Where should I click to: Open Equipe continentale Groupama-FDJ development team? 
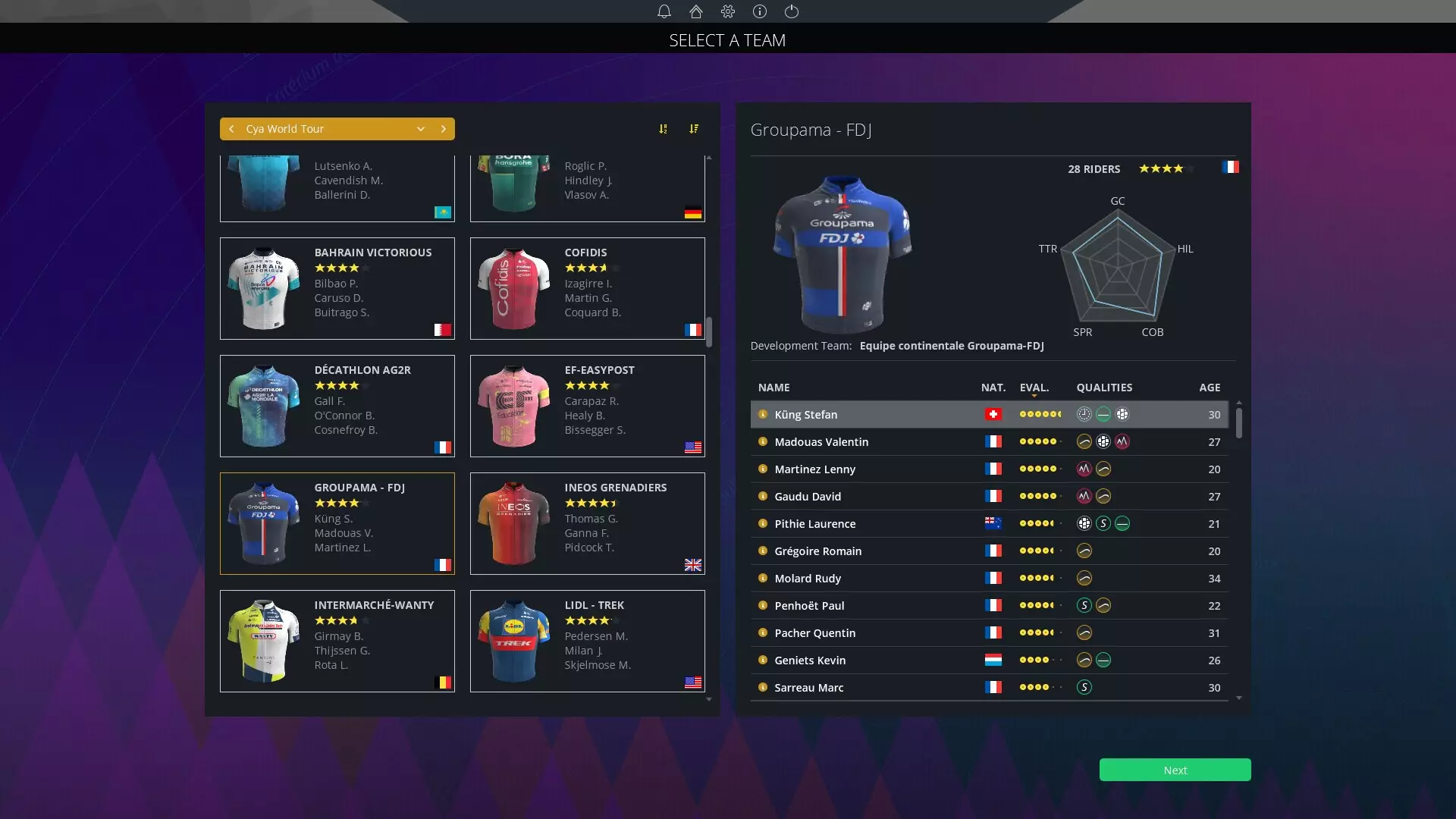(952, 346)
